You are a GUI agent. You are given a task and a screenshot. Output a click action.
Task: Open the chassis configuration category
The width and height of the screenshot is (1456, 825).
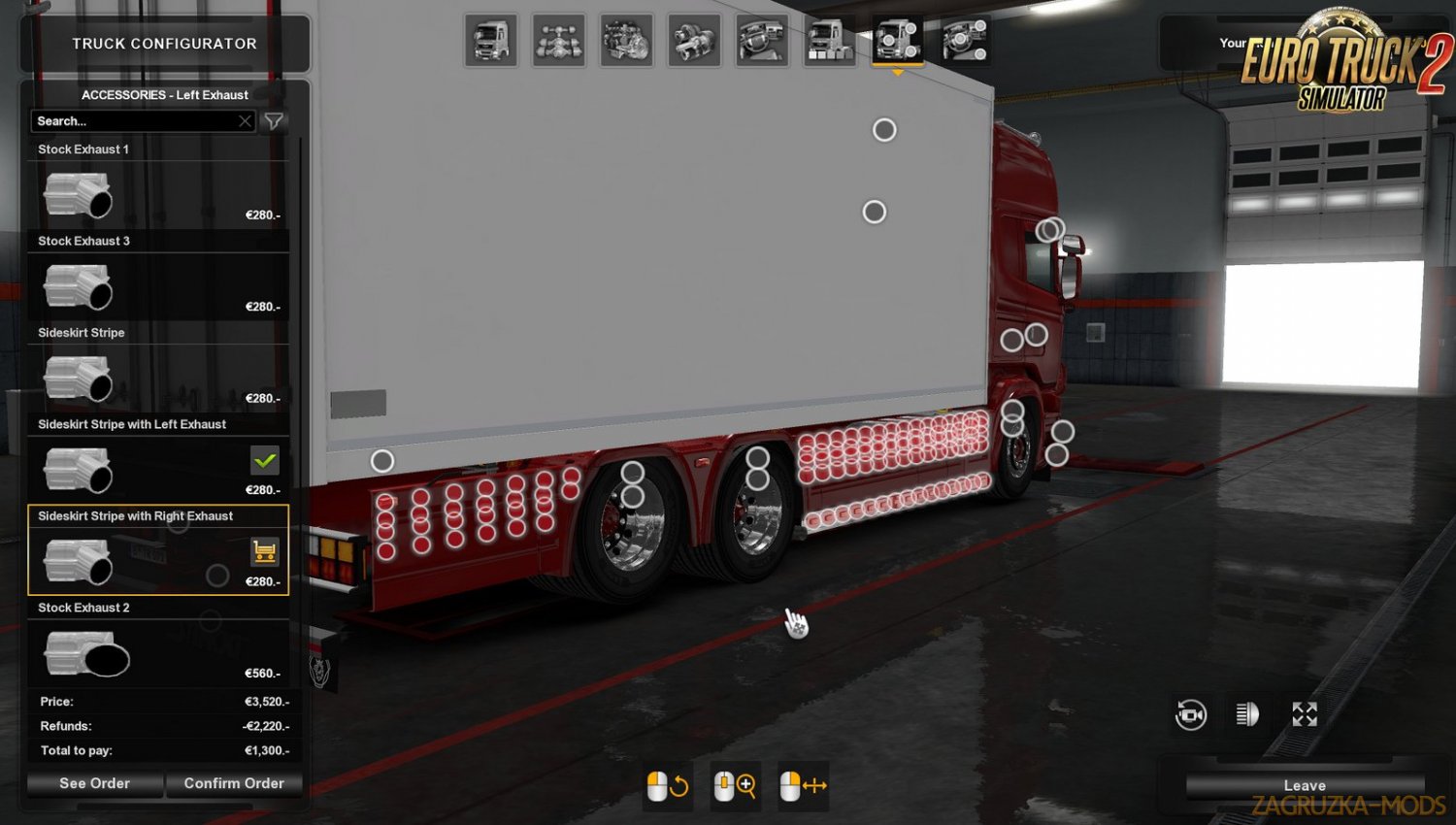tap(559, 40)
